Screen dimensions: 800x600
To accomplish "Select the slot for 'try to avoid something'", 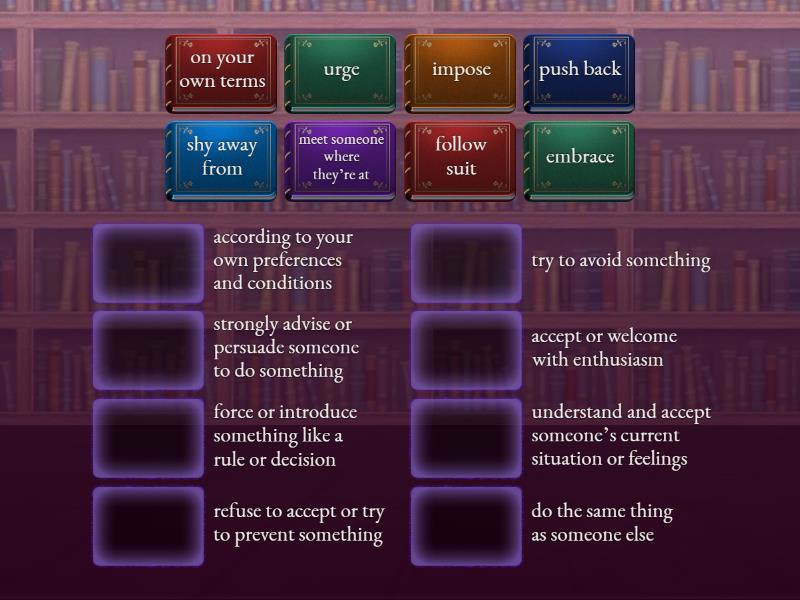I will (x=466, y=263).
